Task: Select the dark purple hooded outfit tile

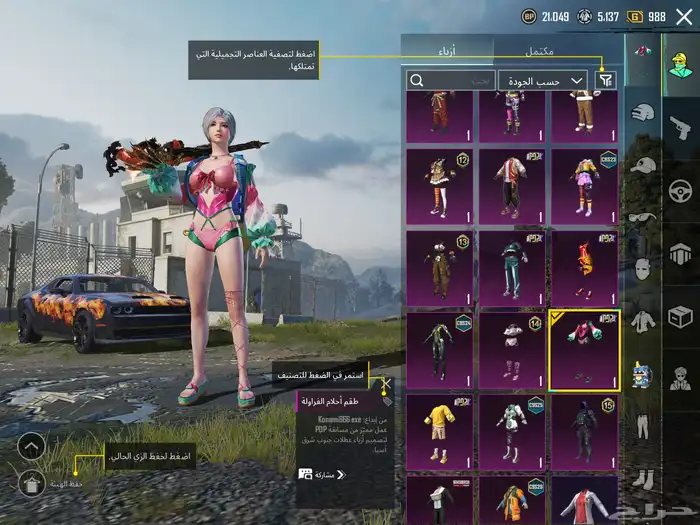Action: point(584,431)
